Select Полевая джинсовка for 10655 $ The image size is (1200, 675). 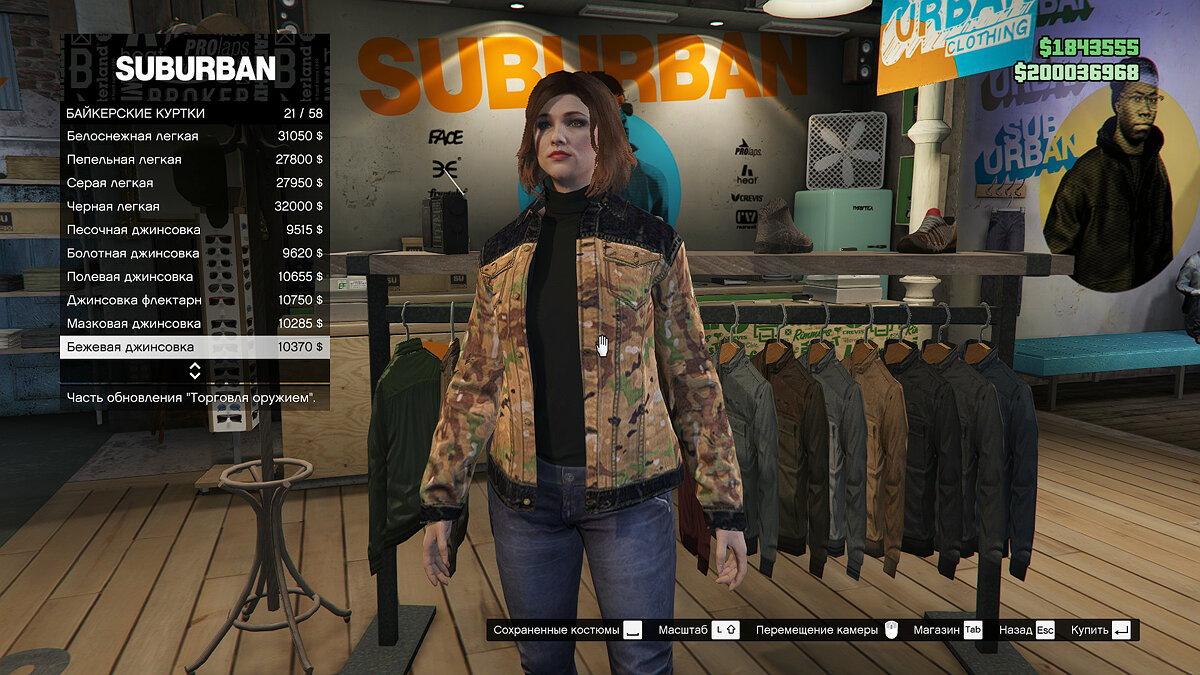click(194, 276)
